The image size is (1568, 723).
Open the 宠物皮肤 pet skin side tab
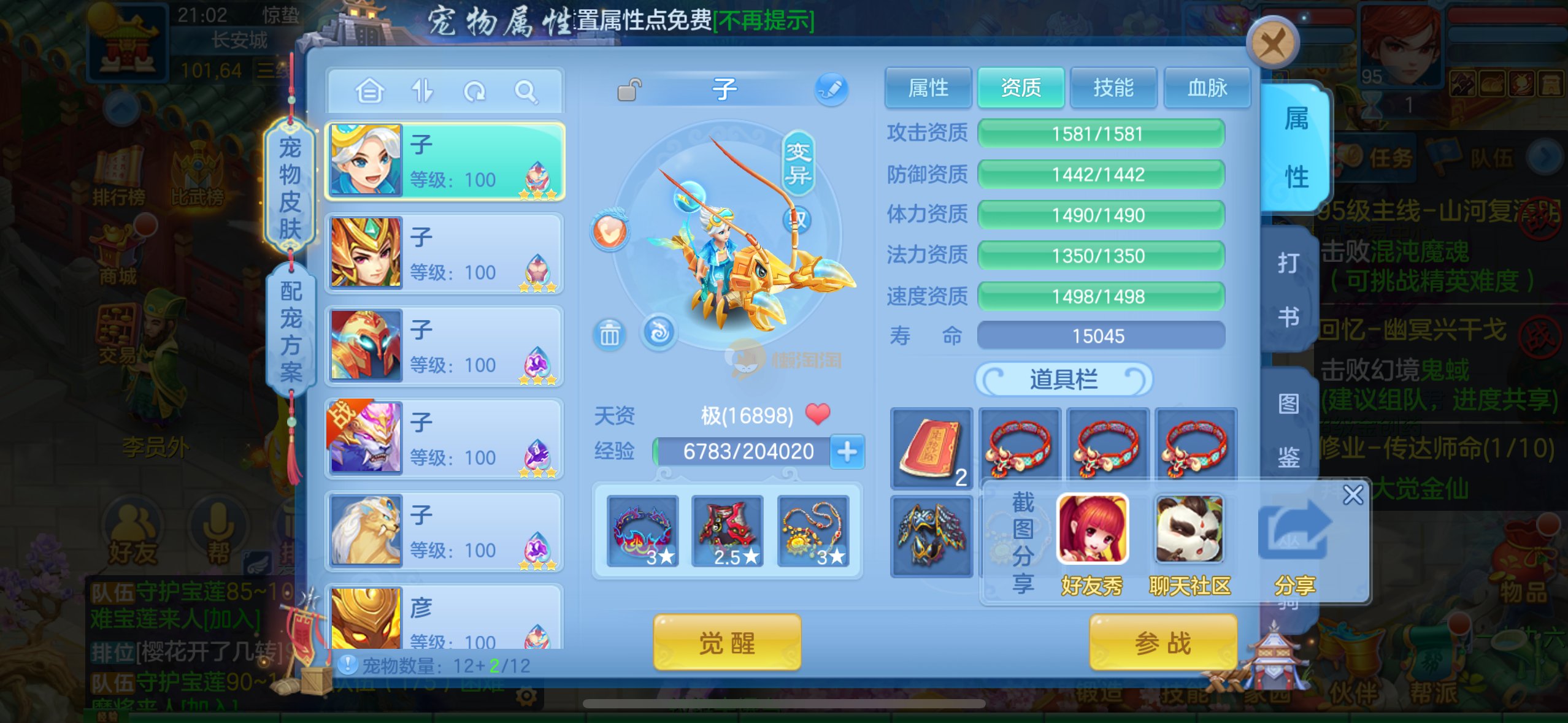point(290,187)
